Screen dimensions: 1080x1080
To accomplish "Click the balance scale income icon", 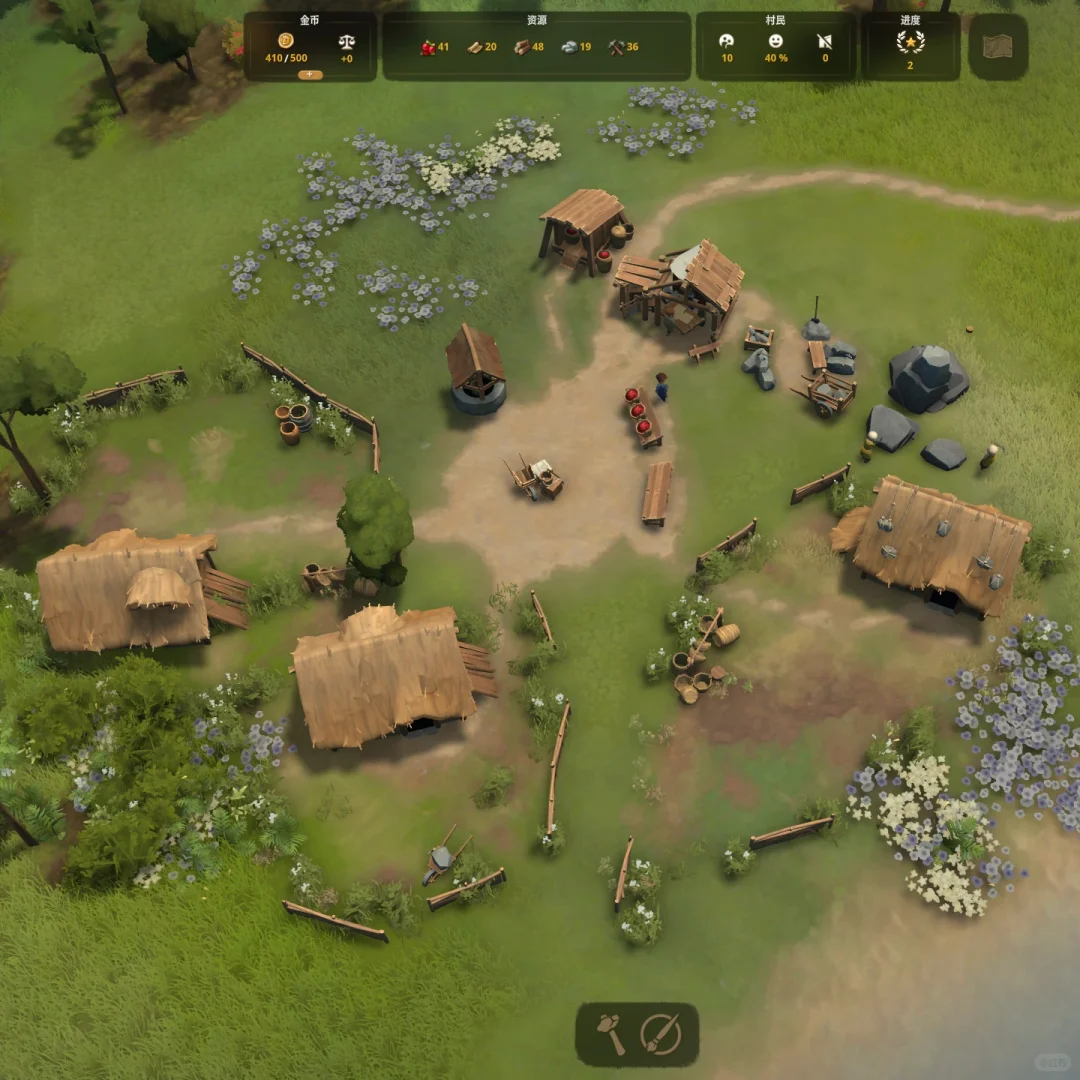I will (x=347, y=42).
